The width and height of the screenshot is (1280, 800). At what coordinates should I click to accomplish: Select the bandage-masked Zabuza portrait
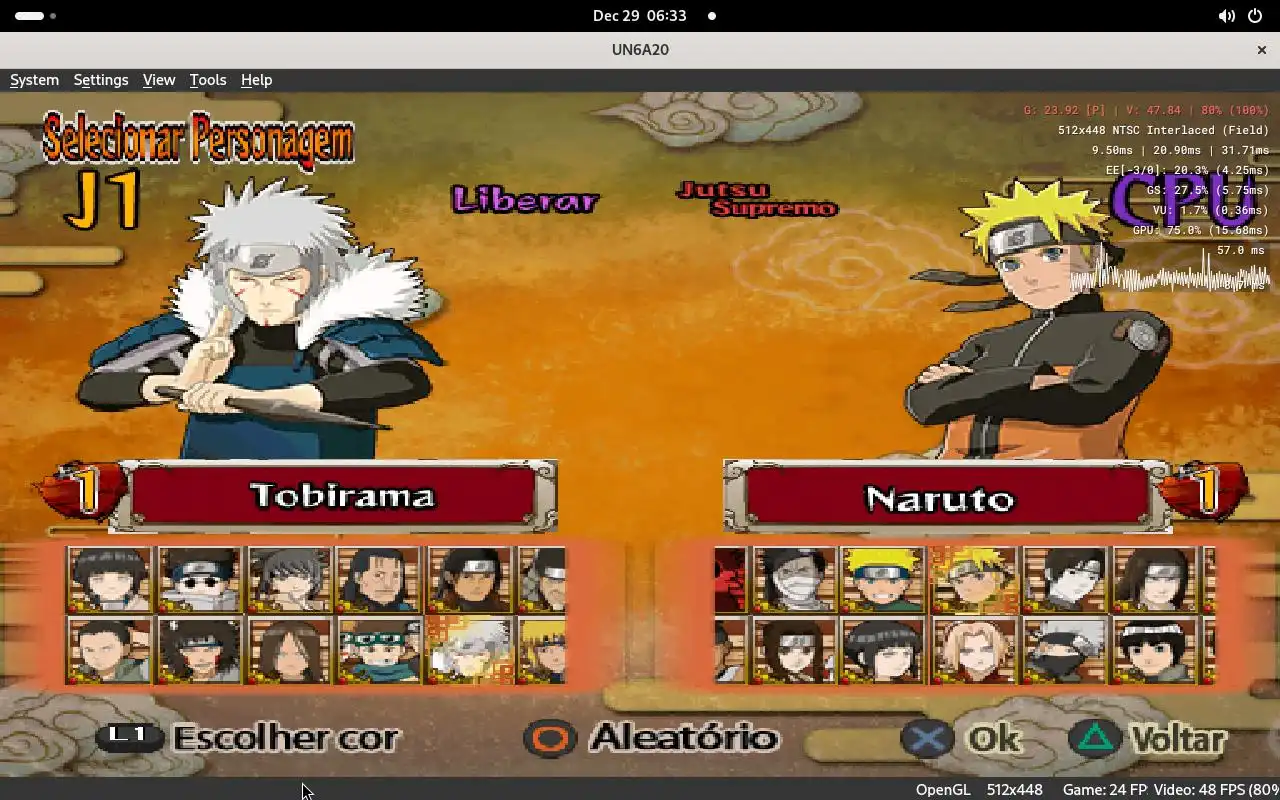point(794,579)
